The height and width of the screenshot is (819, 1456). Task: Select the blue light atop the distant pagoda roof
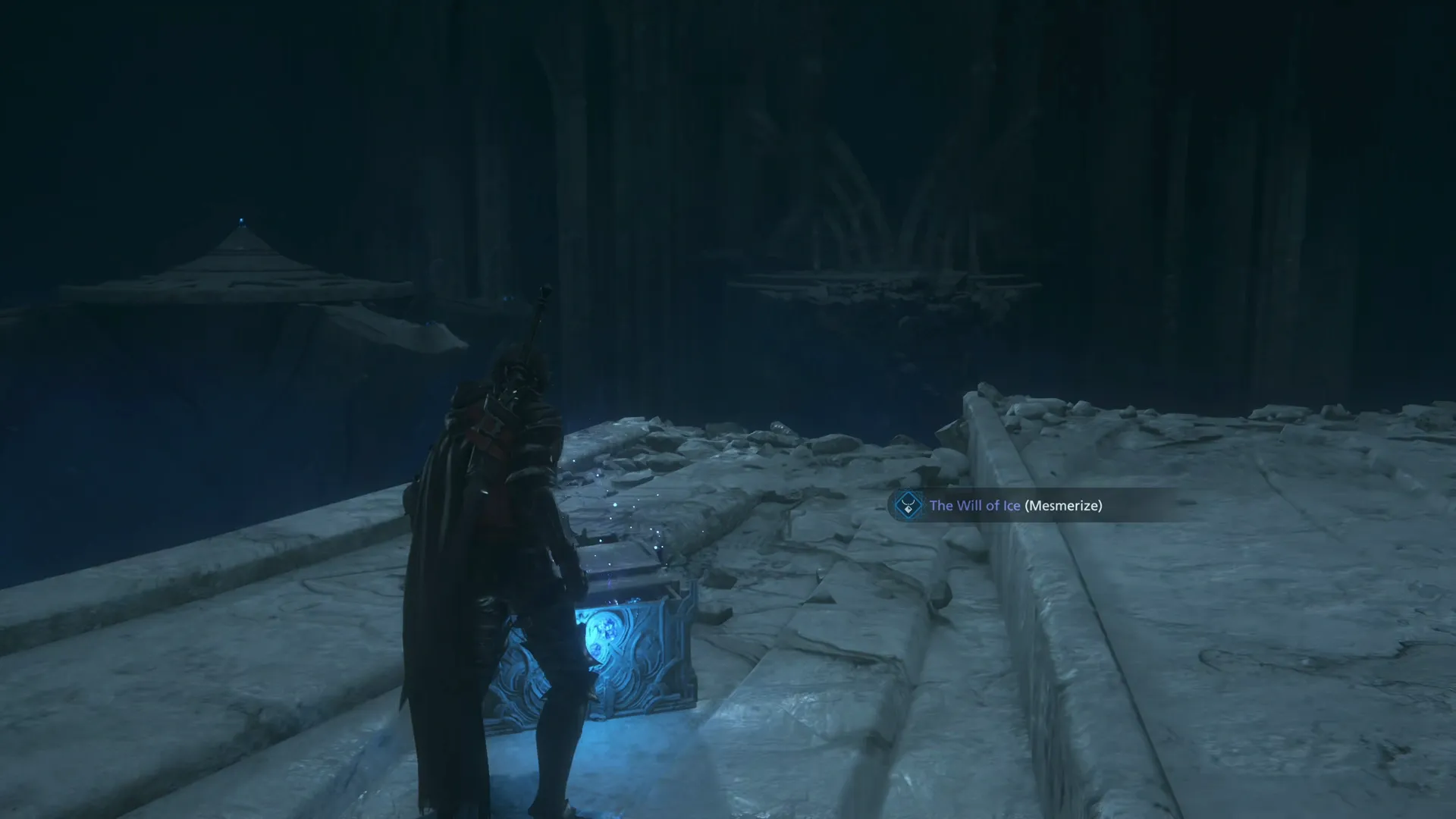(240, 220)
